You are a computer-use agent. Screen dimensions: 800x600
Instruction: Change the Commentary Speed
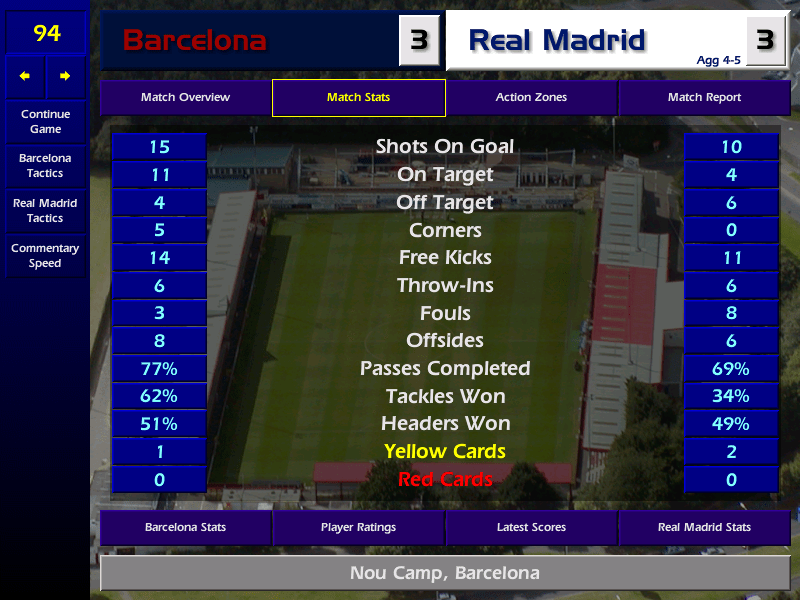(45, 256)
